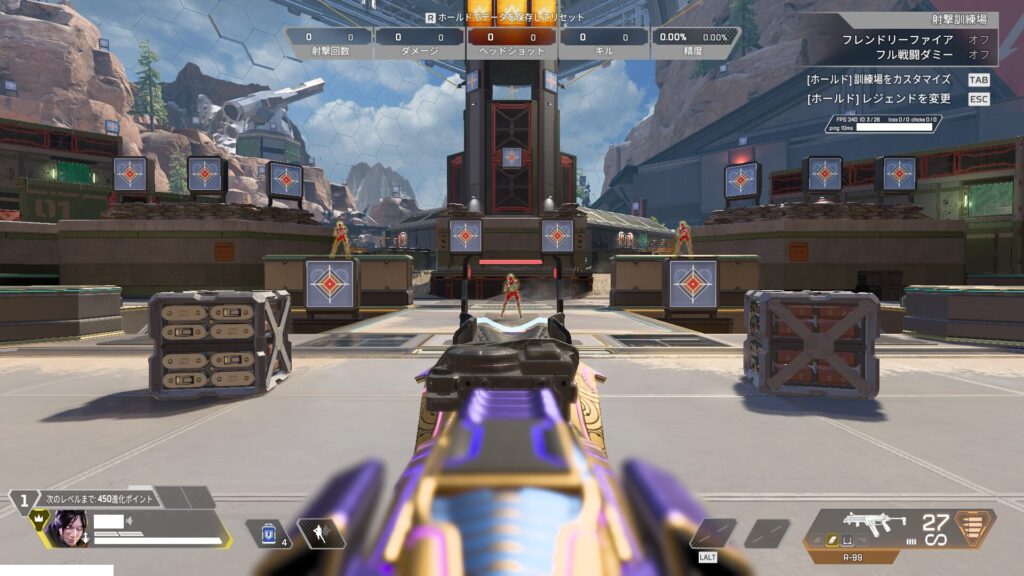
Task: Select the shield battery item icon
Action: (269, 533)
